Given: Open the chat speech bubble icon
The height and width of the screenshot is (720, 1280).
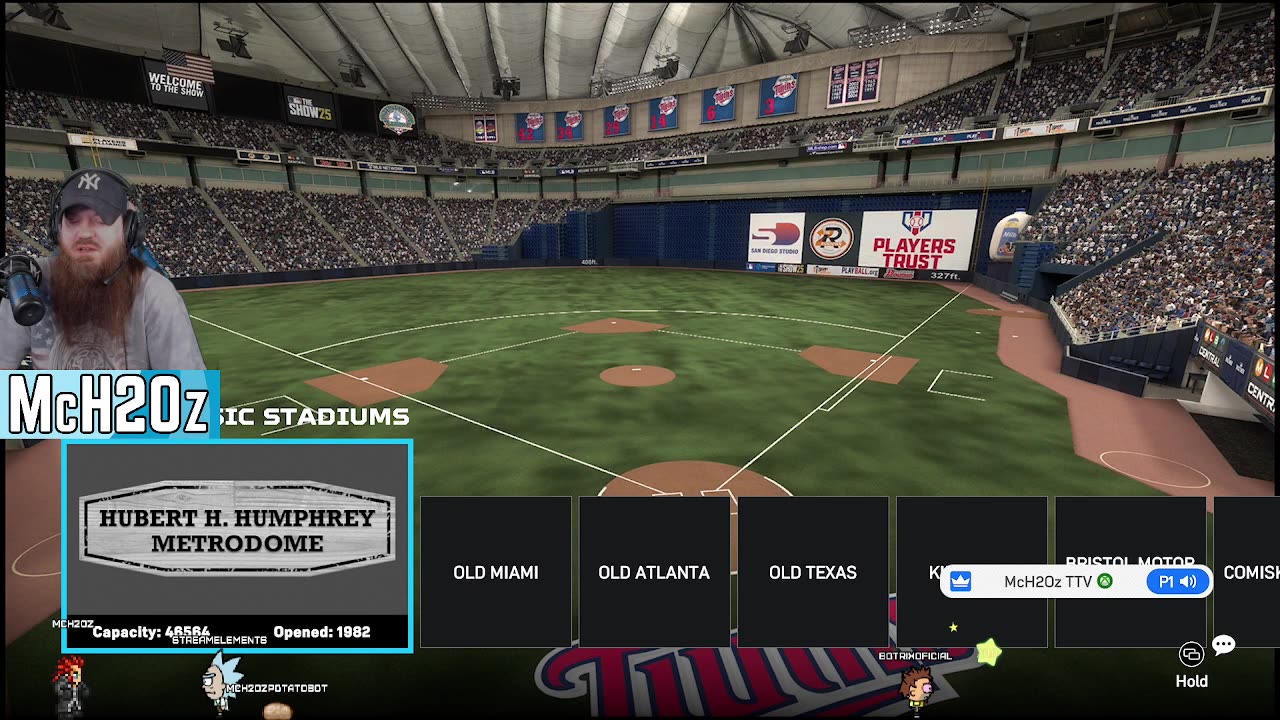Looking at the screenshot, I should [x=1223, y=645].
